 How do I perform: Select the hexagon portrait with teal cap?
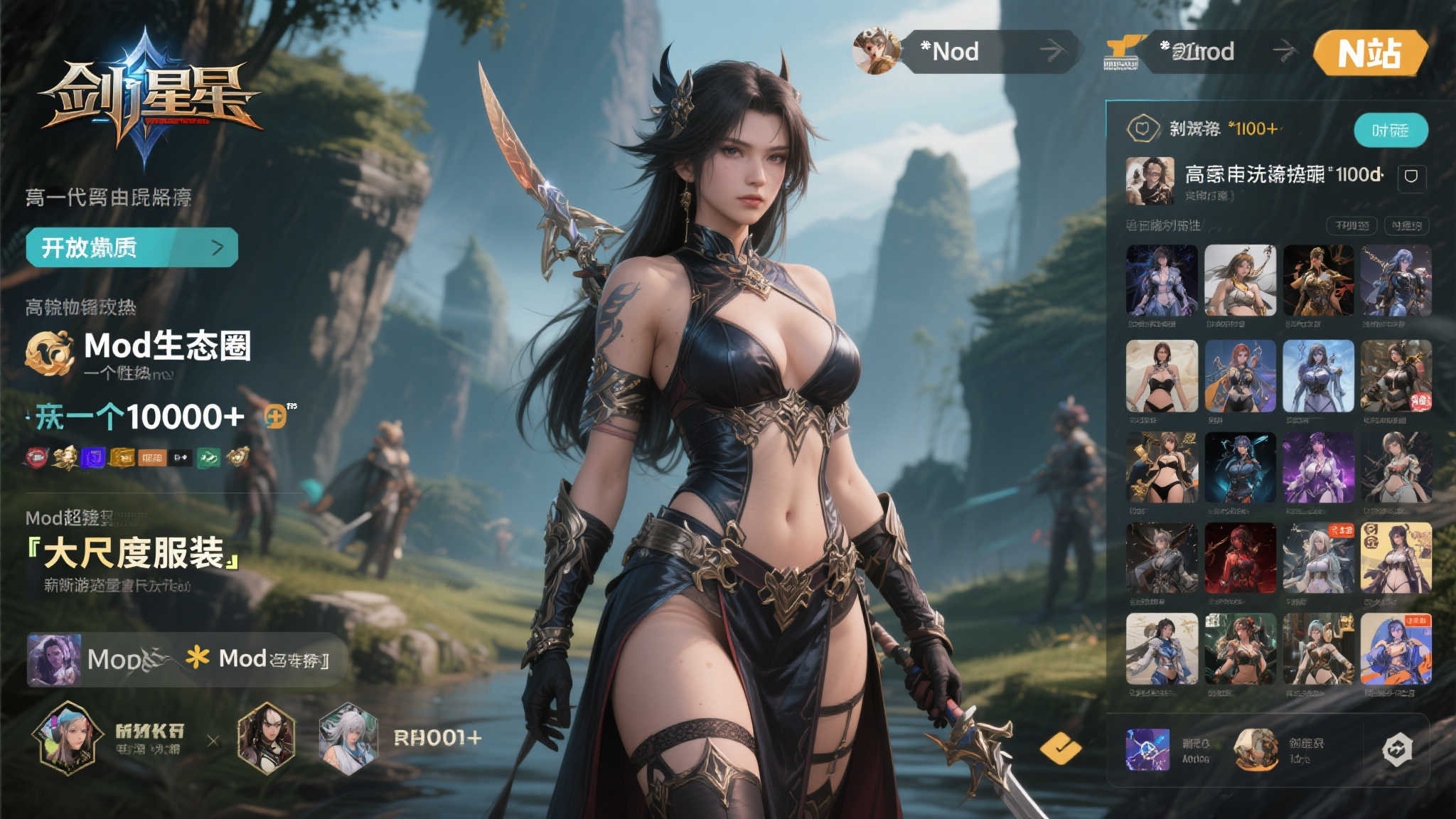tap(67, 737)
